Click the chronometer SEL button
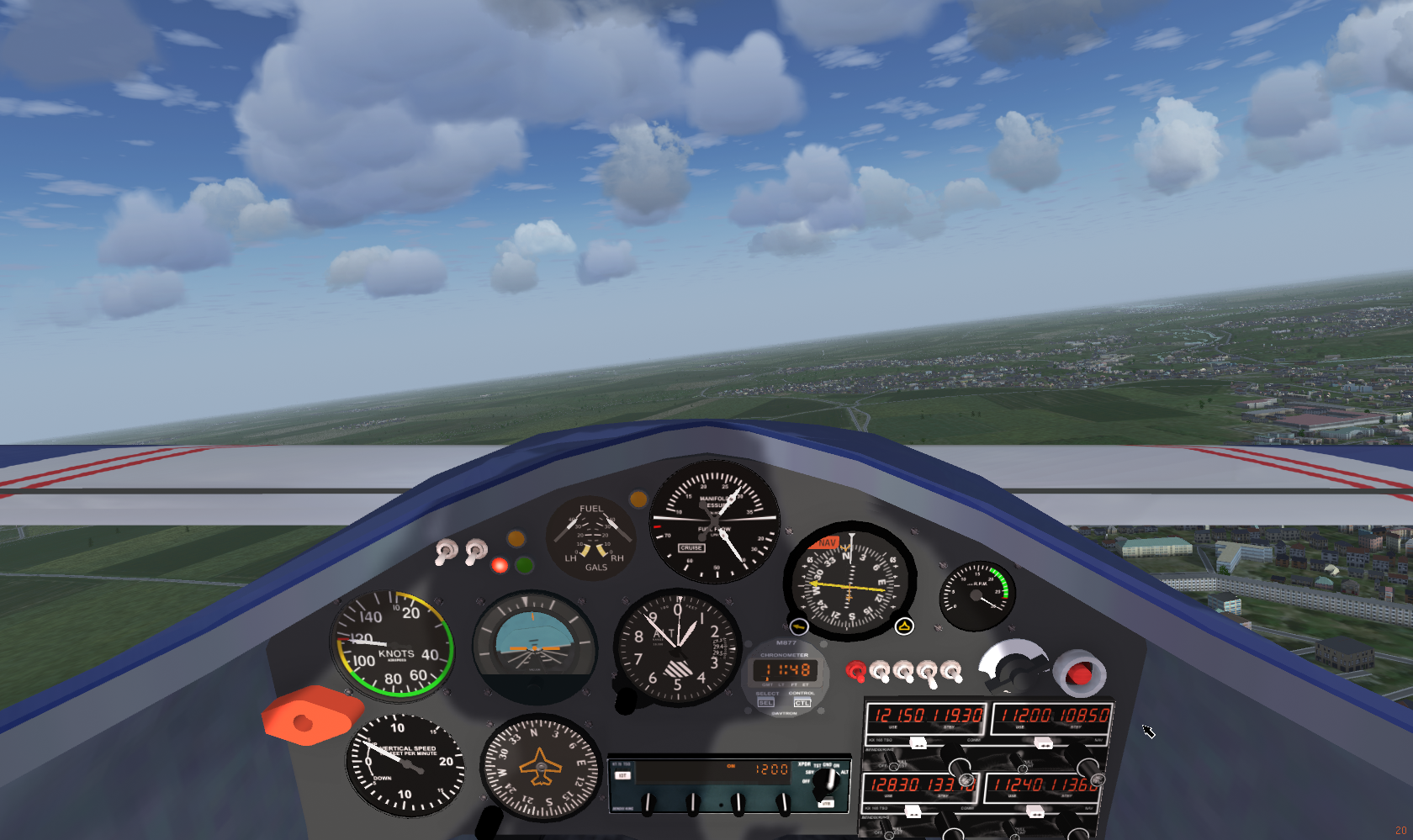The width and height of the screenshot is (1413, 840). pos(765,702)
